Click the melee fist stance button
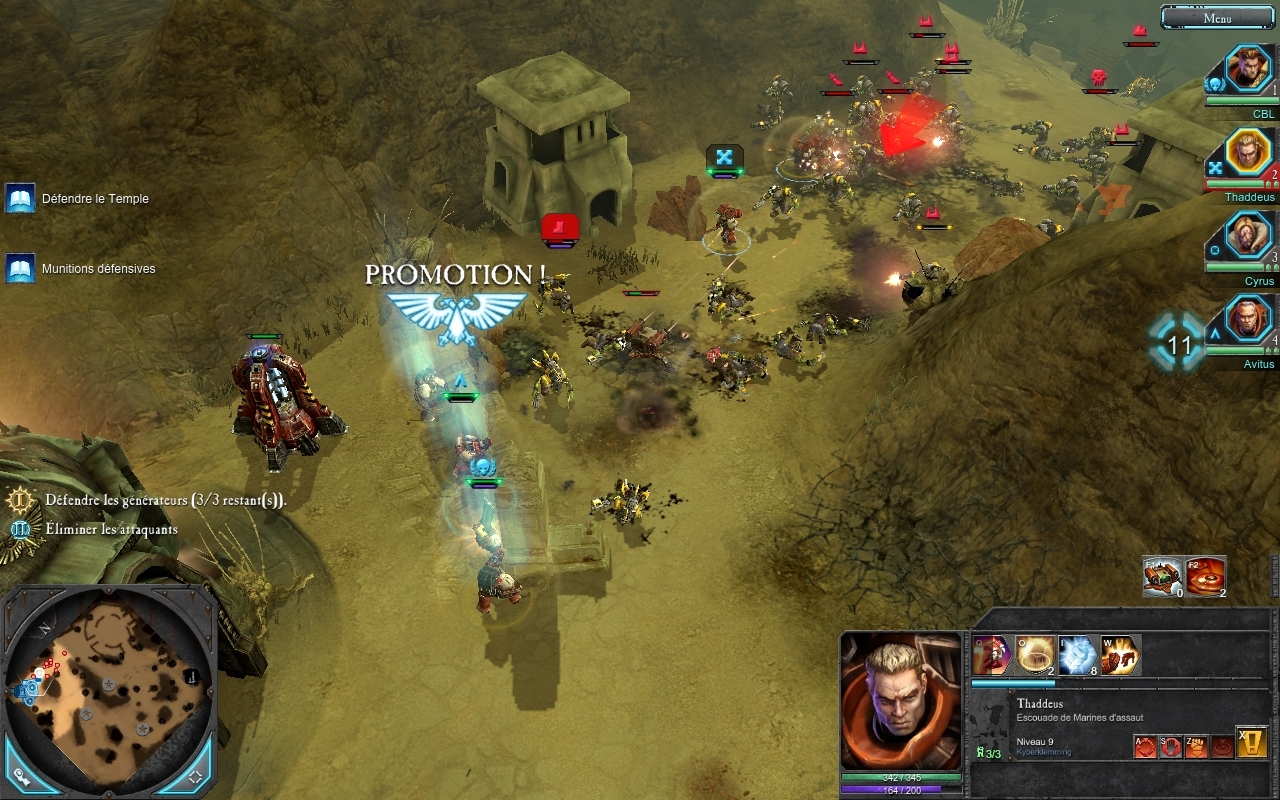 (x=1196, y=746)
